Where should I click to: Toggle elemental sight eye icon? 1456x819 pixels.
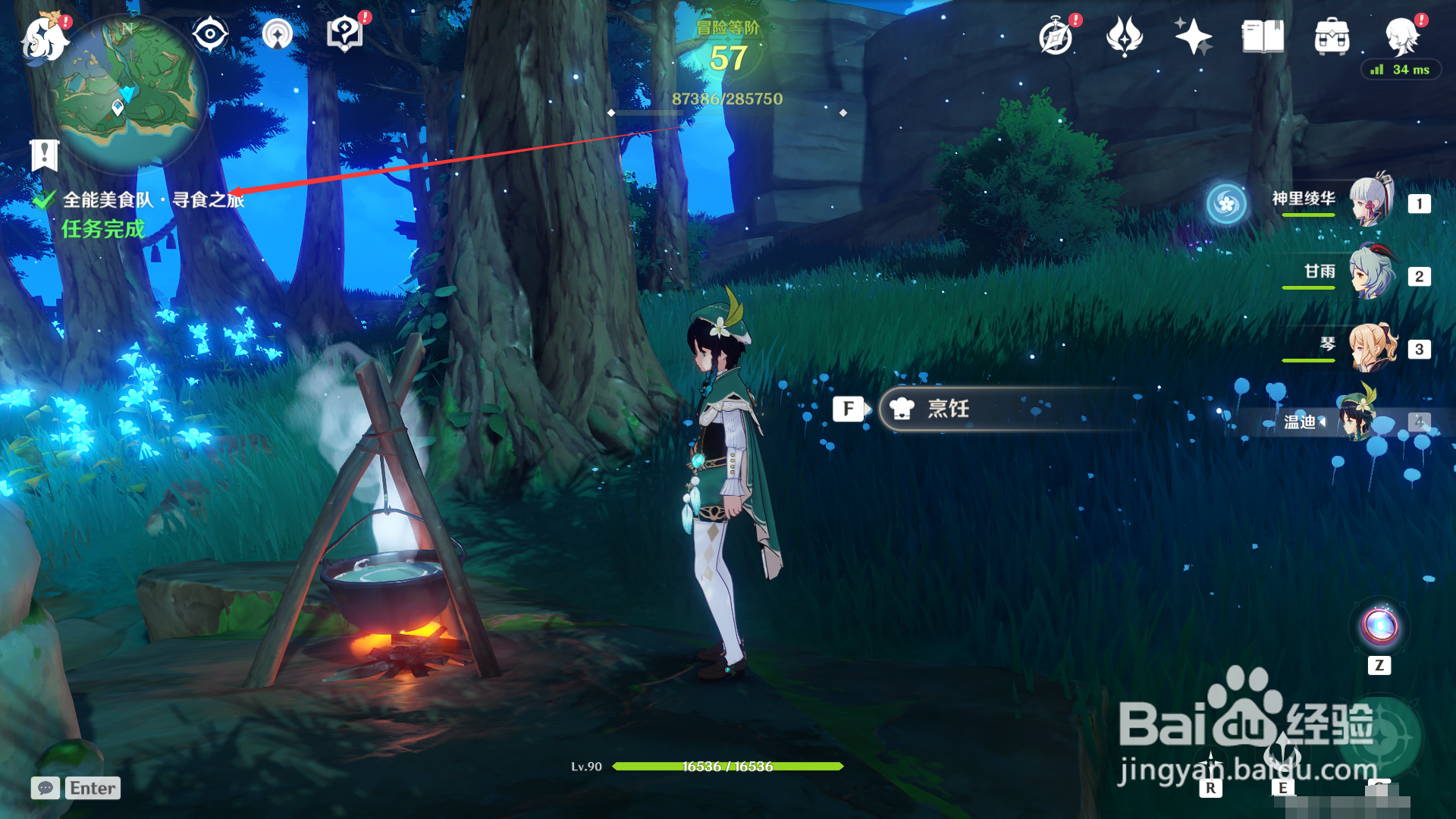tap(210, 35)
